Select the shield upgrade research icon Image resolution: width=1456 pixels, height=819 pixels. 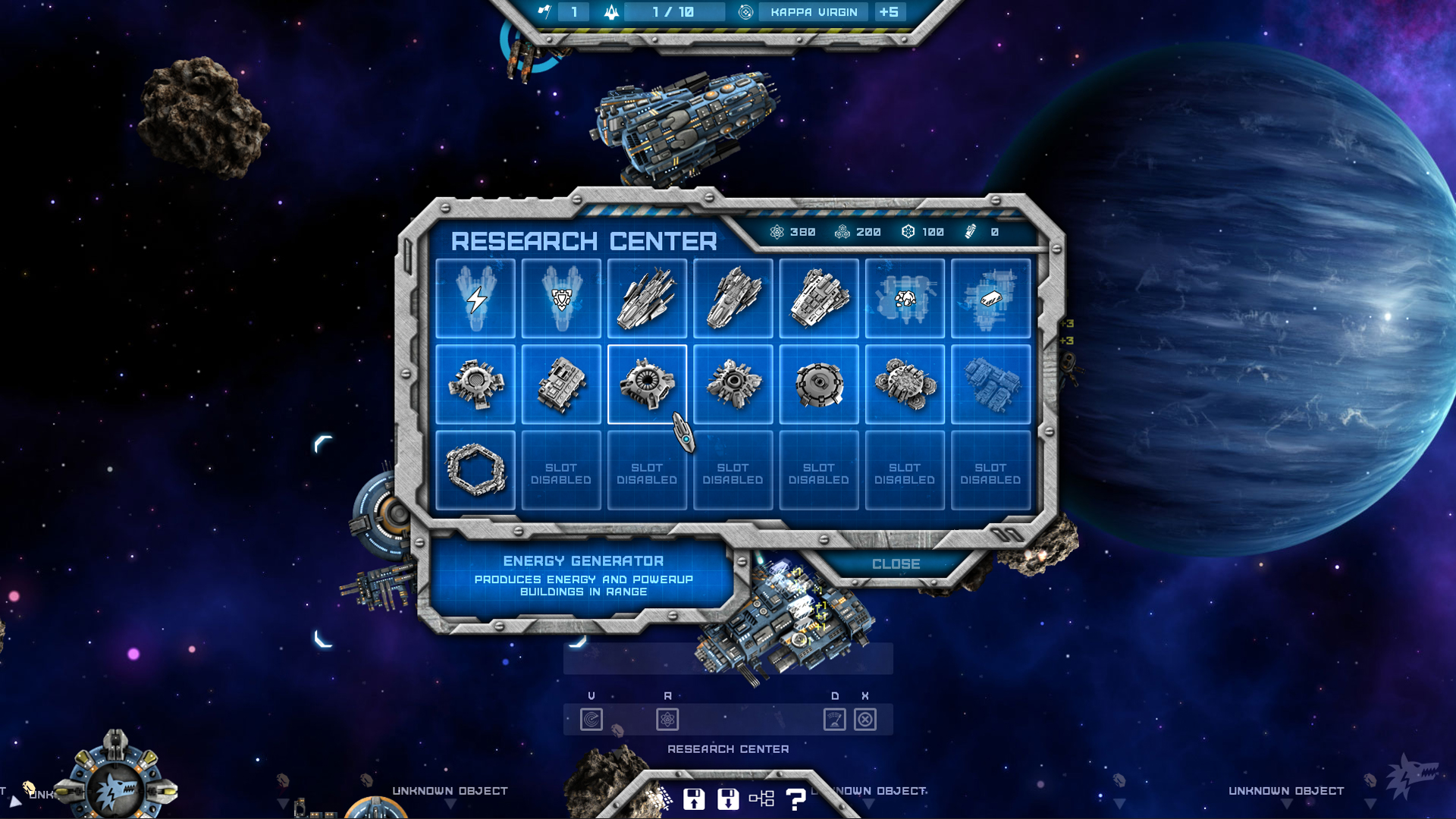561,298
